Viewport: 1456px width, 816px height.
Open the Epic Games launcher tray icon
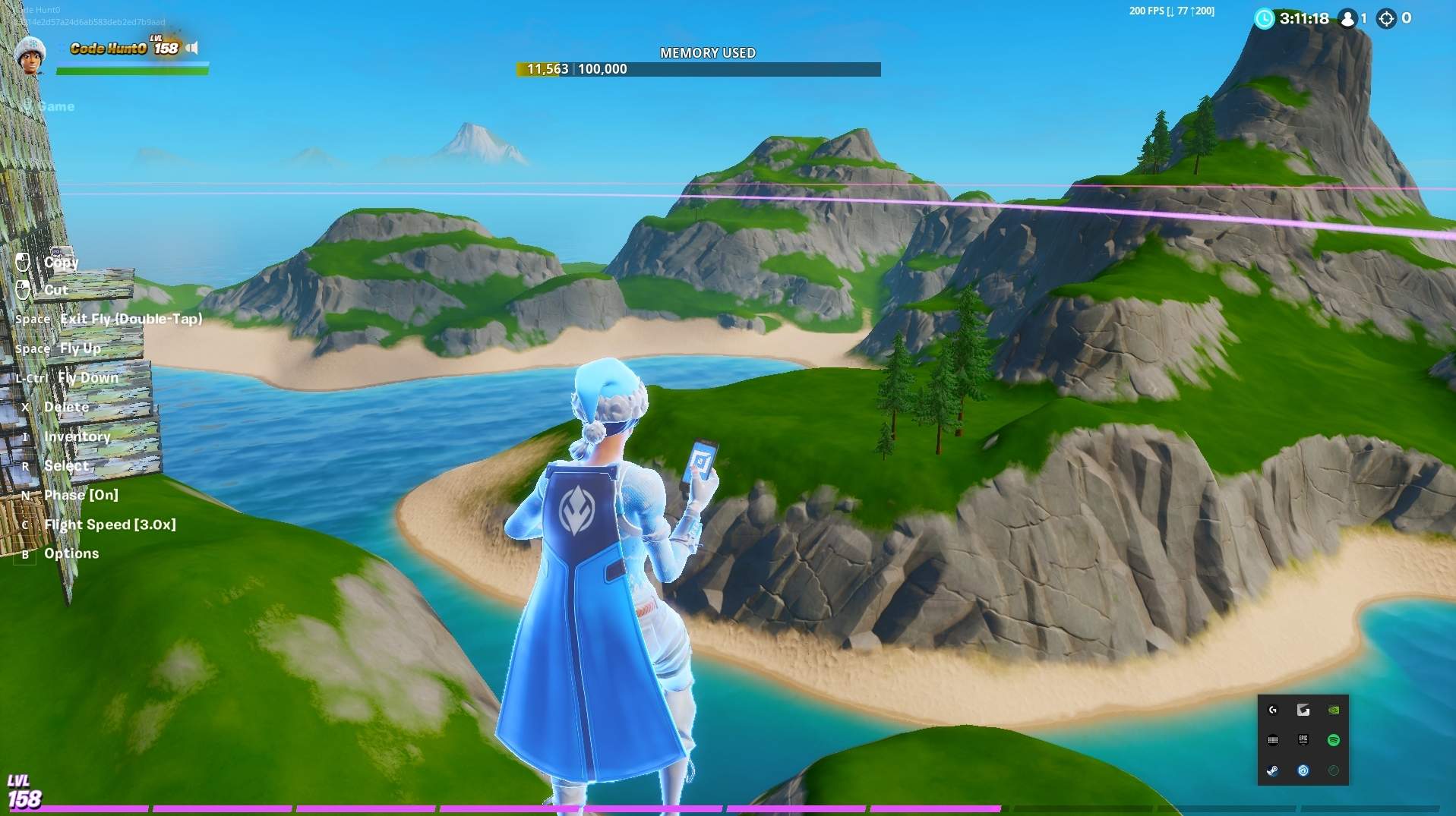coord(1303,740)
